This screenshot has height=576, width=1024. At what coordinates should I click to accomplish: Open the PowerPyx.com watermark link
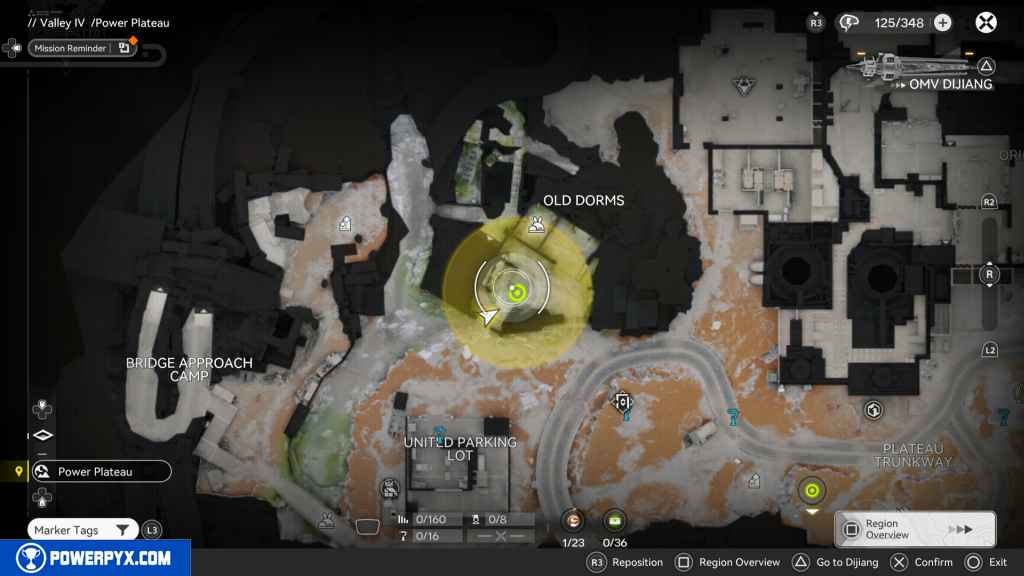[x=95, y=558]
